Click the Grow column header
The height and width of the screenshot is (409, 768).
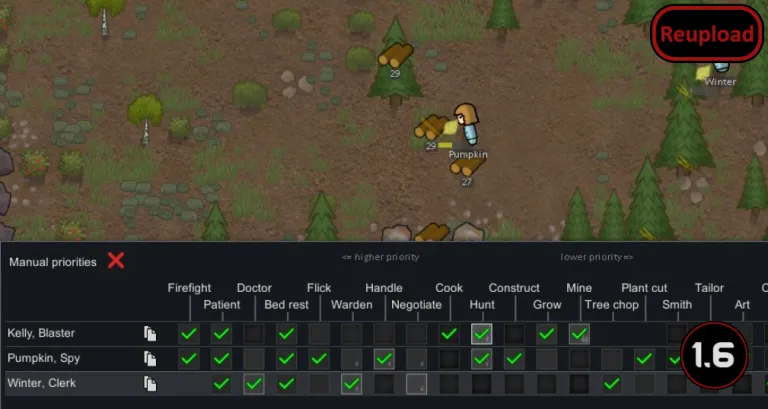pos(547,304)
